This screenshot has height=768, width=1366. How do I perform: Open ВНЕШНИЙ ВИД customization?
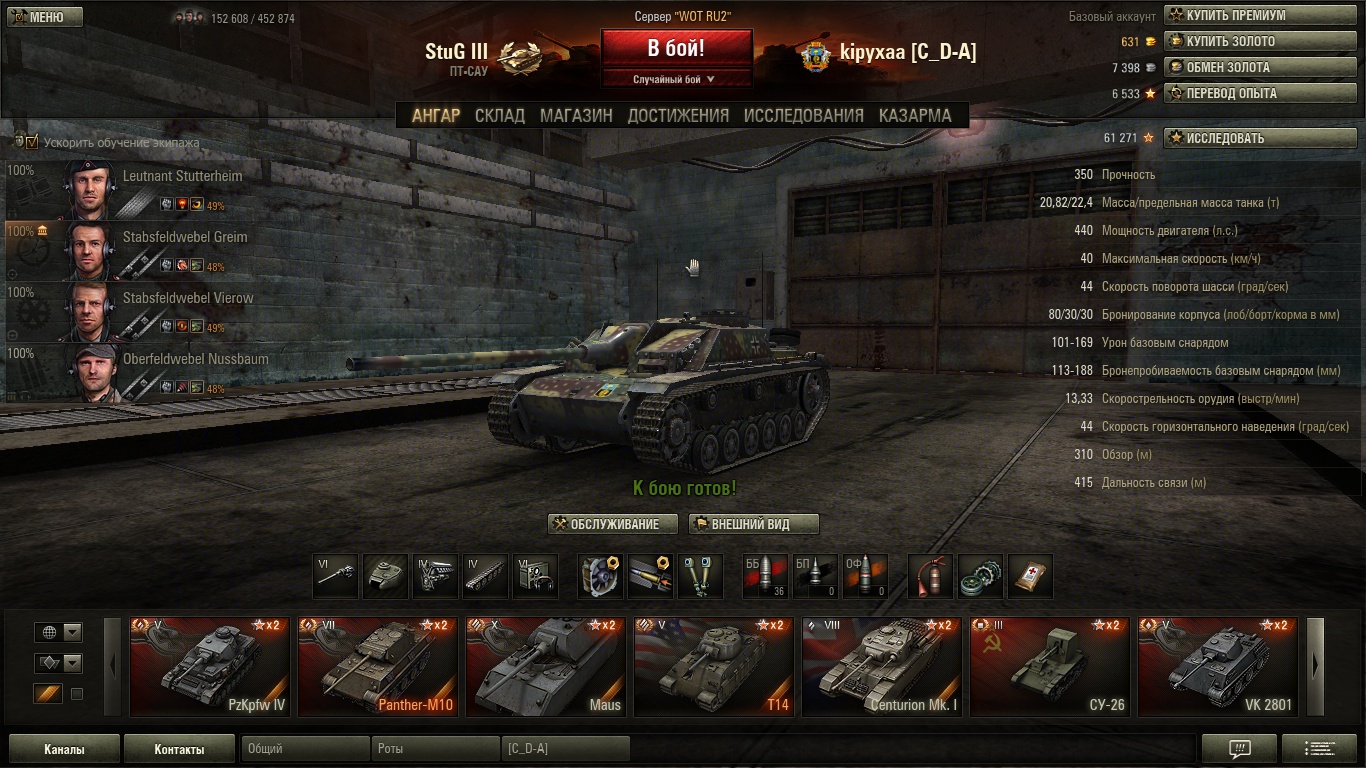point(754,524)
